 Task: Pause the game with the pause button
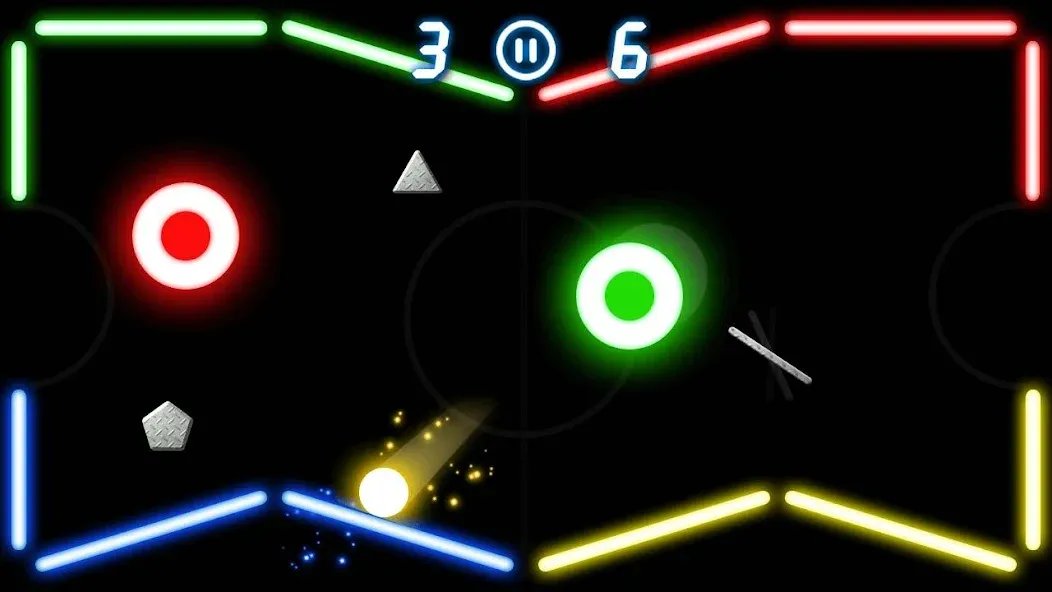[x=525, y=51]
